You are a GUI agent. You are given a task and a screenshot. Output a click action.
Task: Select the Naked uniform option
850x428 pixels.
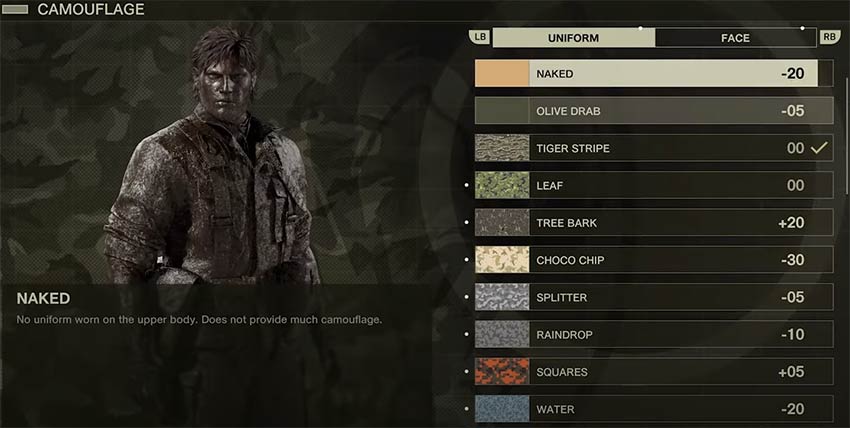(653, 73)
